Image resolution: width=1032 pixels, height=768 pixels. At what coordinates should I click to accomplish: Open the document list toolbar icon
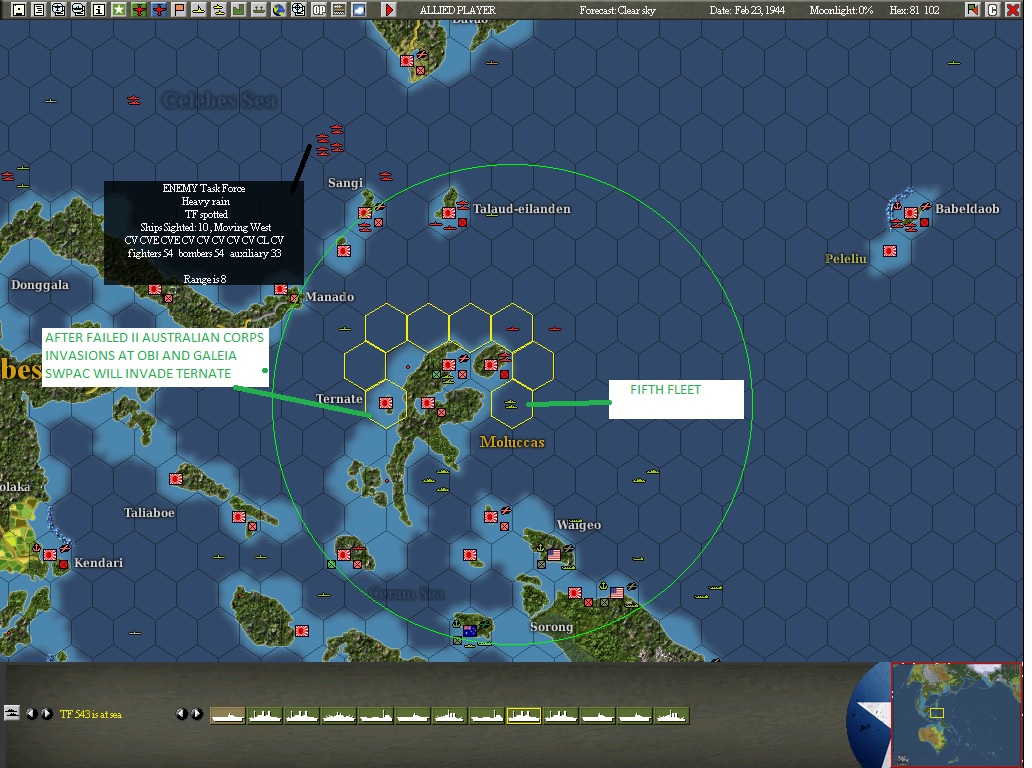(38, 10)
